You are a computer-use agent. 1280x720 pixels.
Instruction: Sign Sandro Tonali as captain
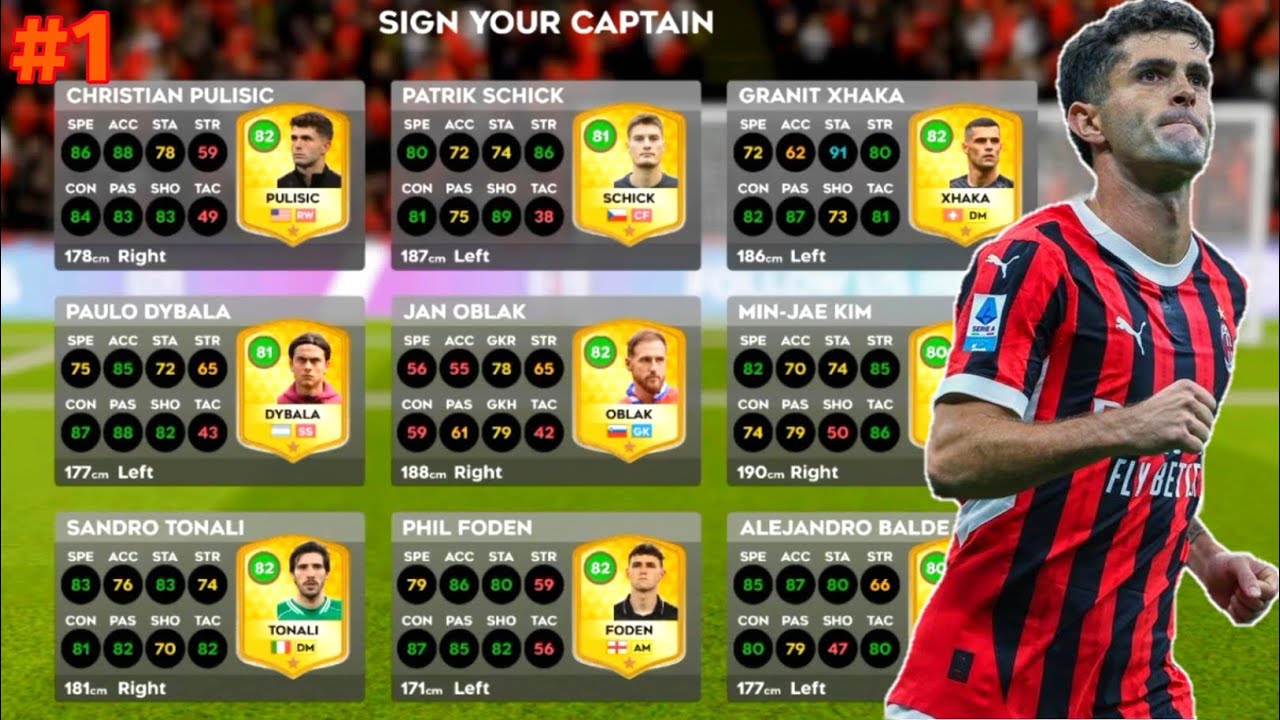pyautogui.click(x=209, y=607)
